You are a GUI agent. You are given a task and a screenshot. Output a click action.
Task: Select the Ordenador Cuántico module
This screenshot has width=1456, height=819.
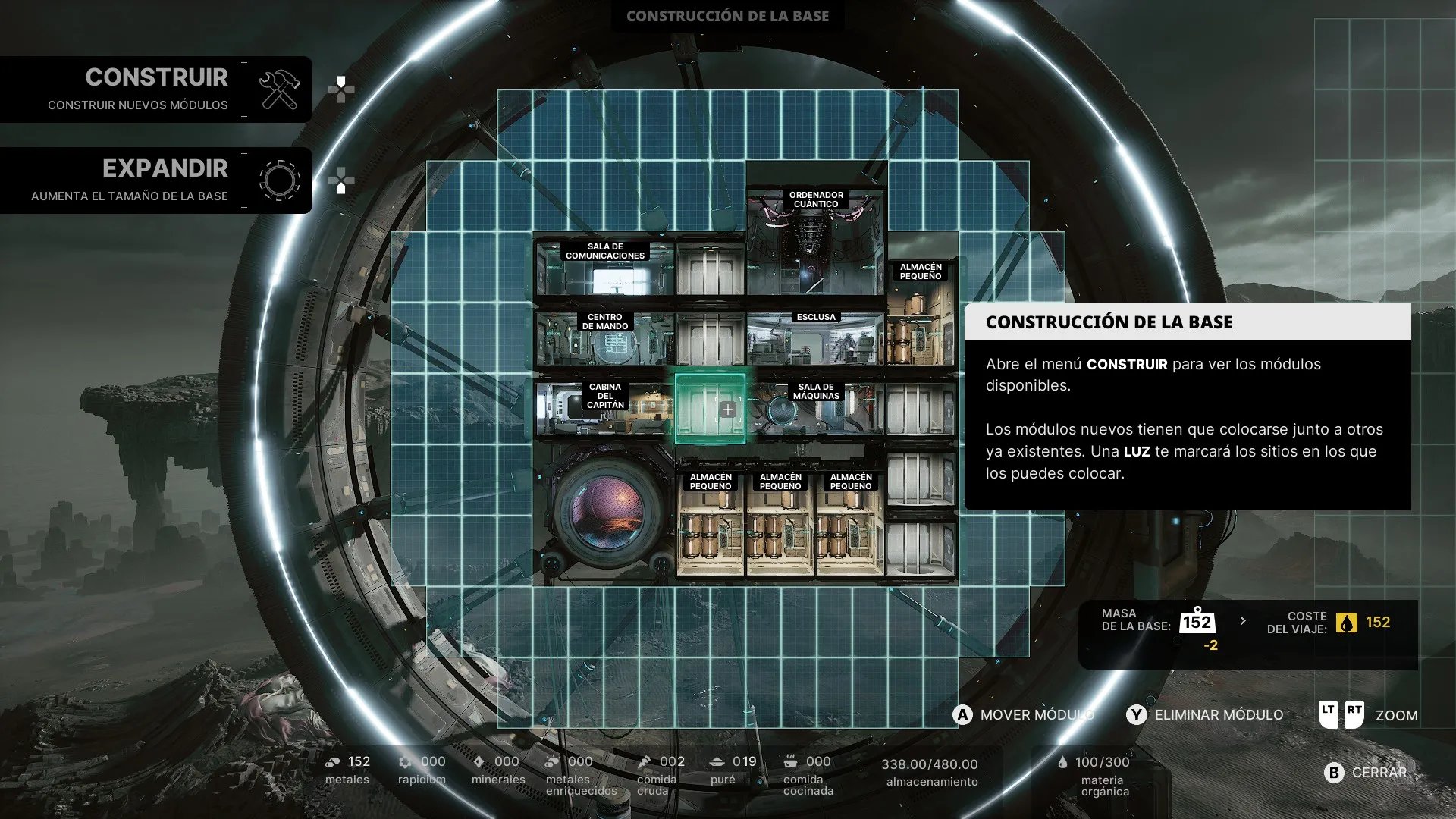[815, 243]
